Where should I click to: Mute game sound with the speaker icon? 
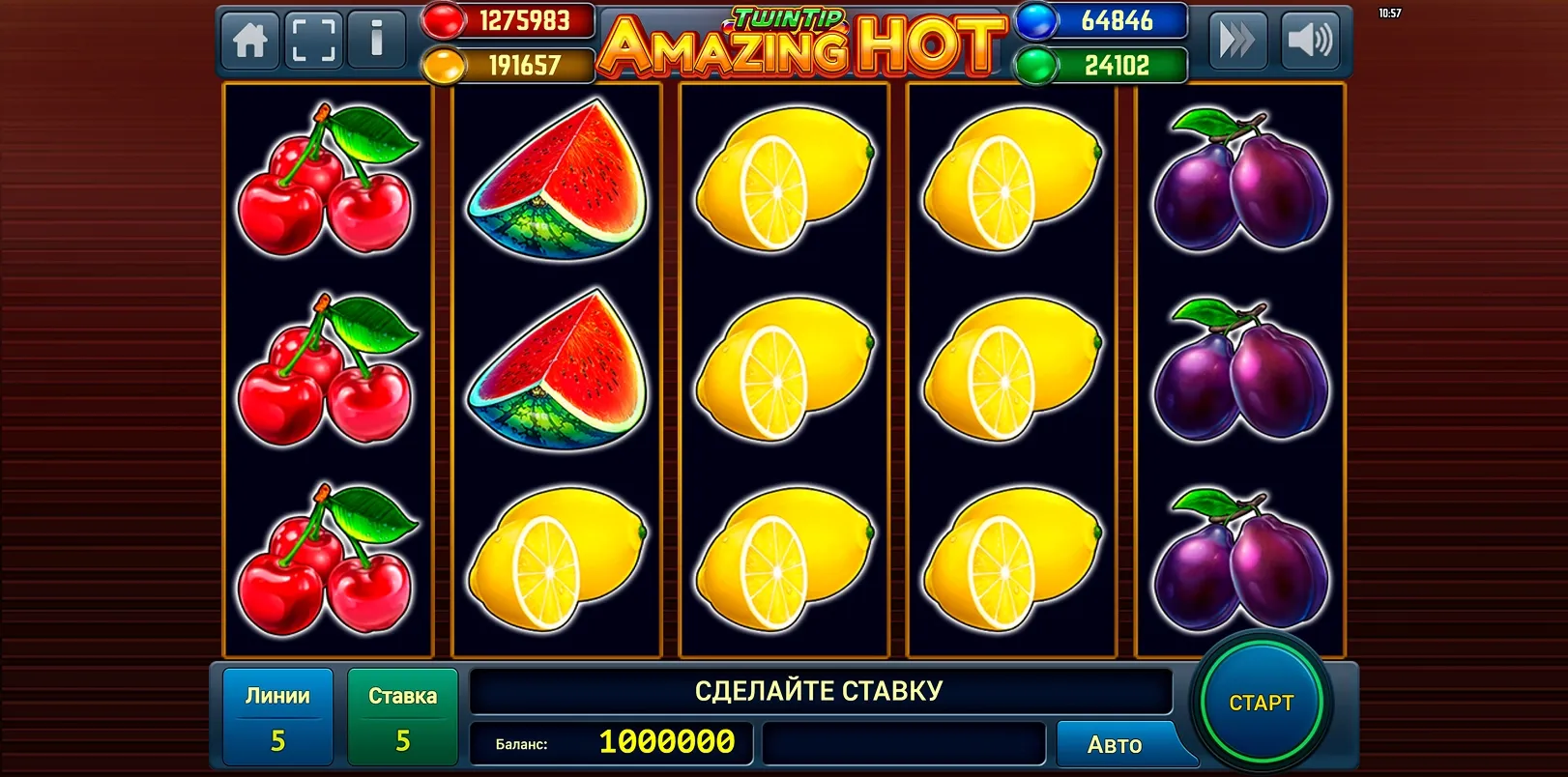click(x=1312, y=41)
